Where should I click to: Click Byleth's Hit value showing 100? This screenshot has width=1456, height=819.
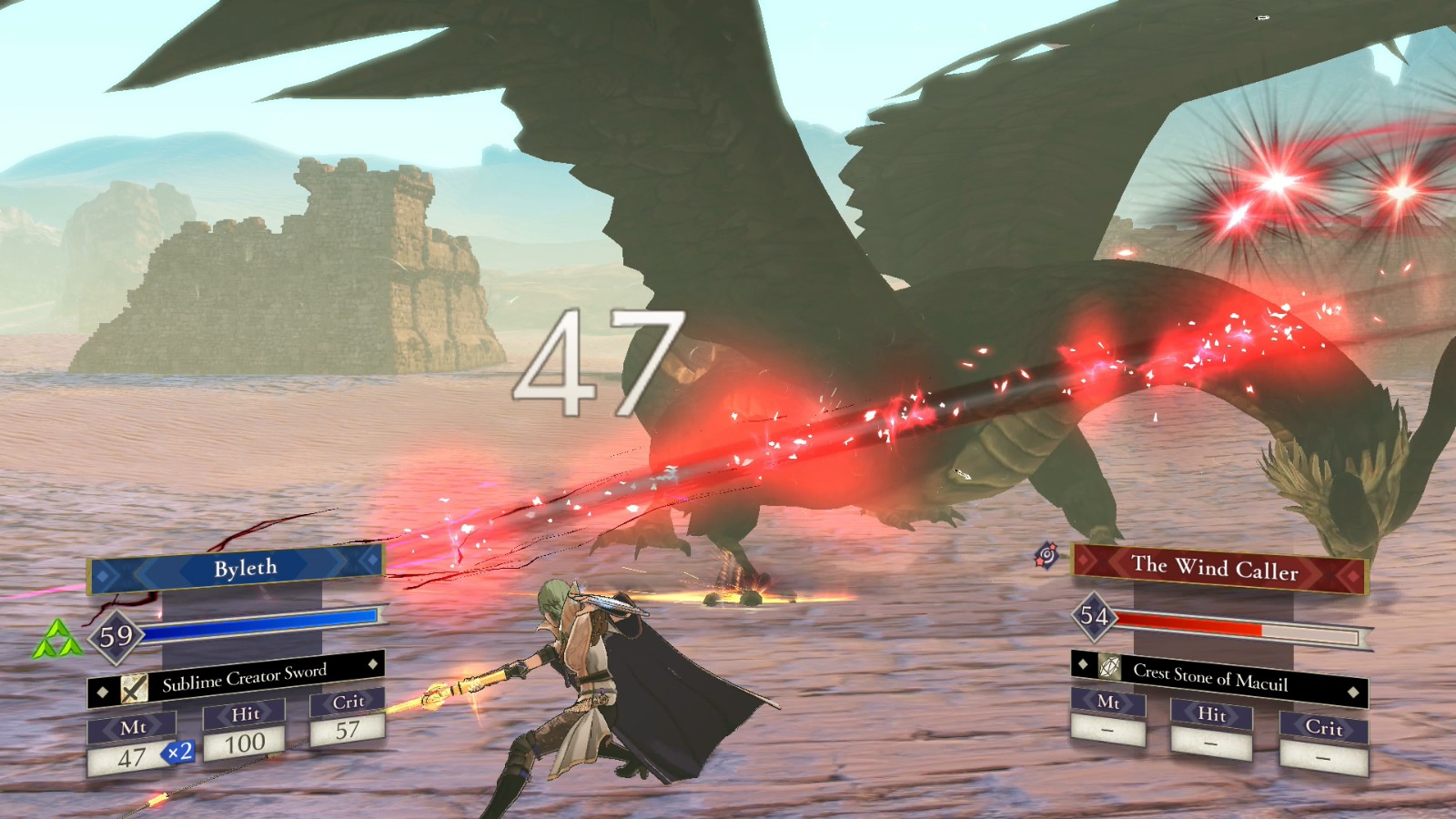coord(244,743)
